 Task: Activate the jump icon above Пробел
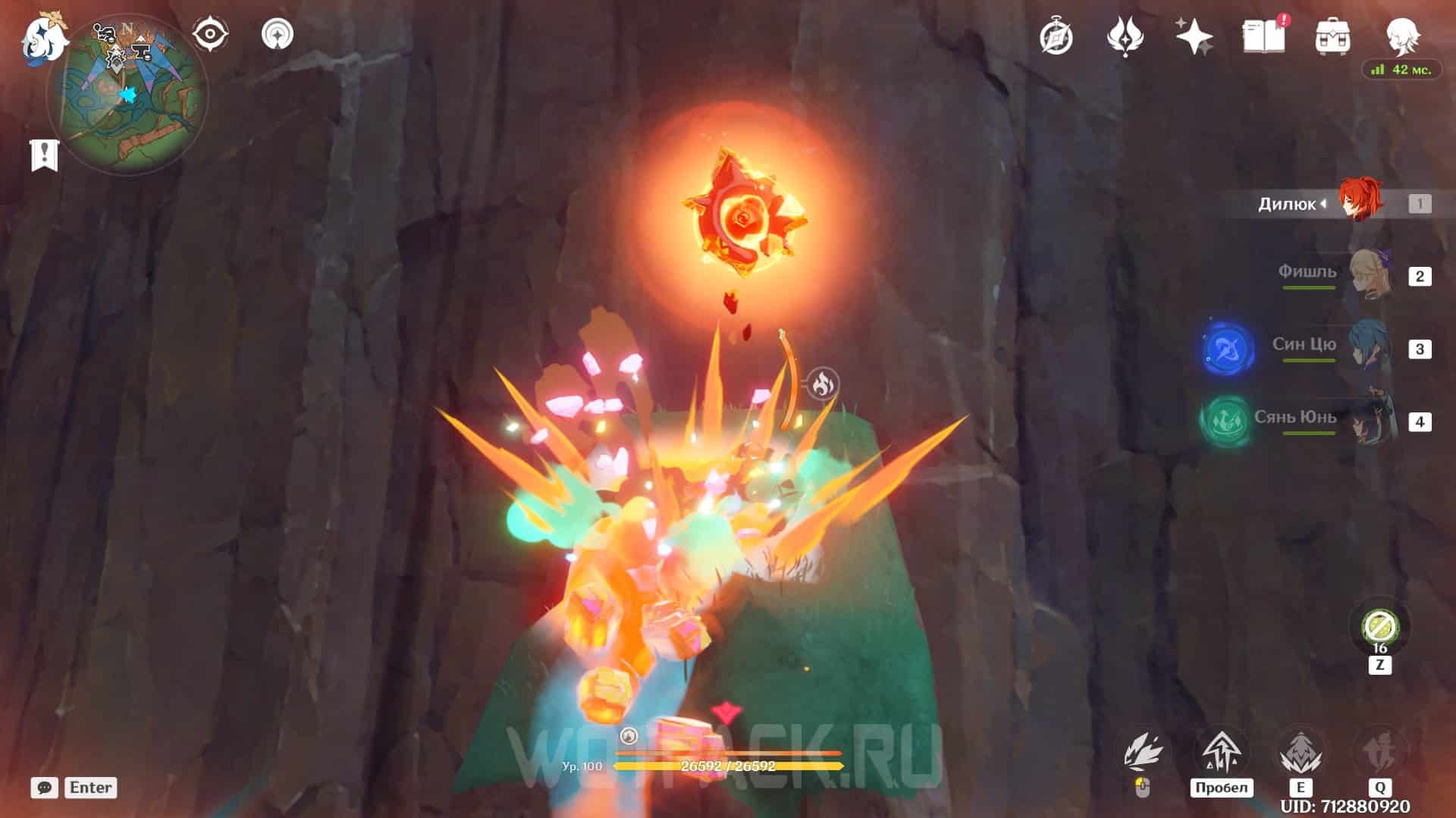(x=1221, y=753)
